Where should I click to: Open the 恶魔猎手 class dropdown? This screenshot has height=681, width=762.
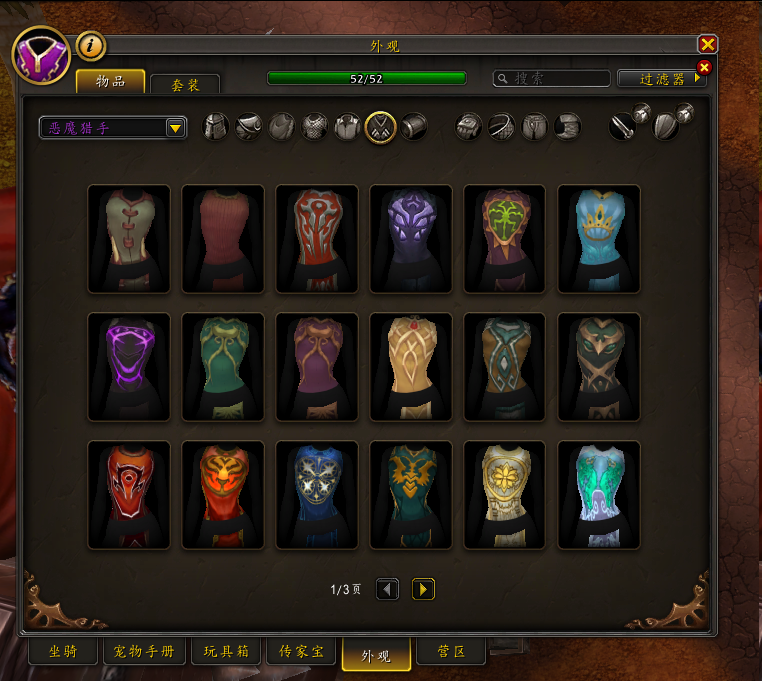[113, 128]
